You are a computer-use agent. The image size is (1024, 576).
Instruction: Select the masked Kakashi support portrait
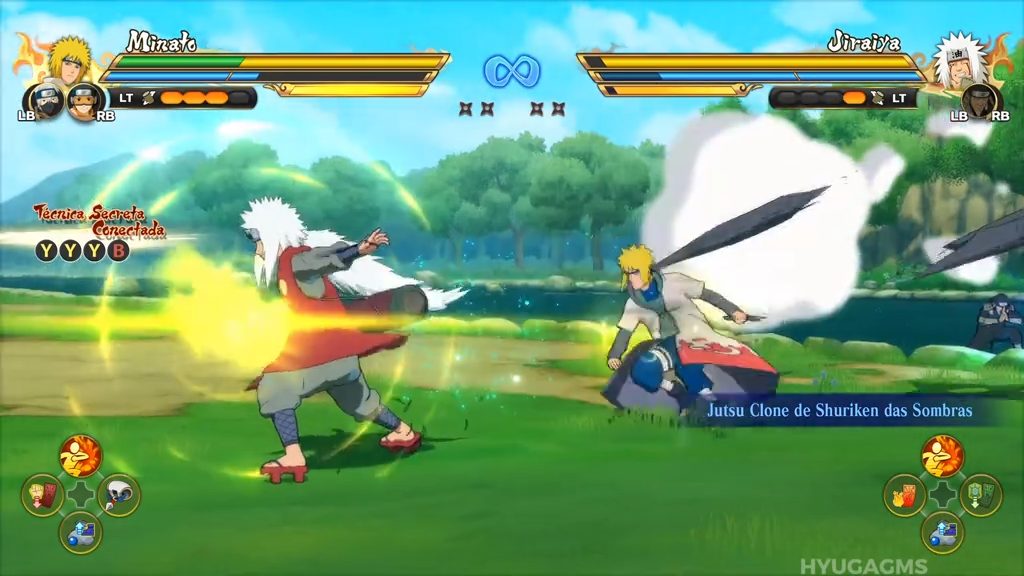[x=42, y=99]
